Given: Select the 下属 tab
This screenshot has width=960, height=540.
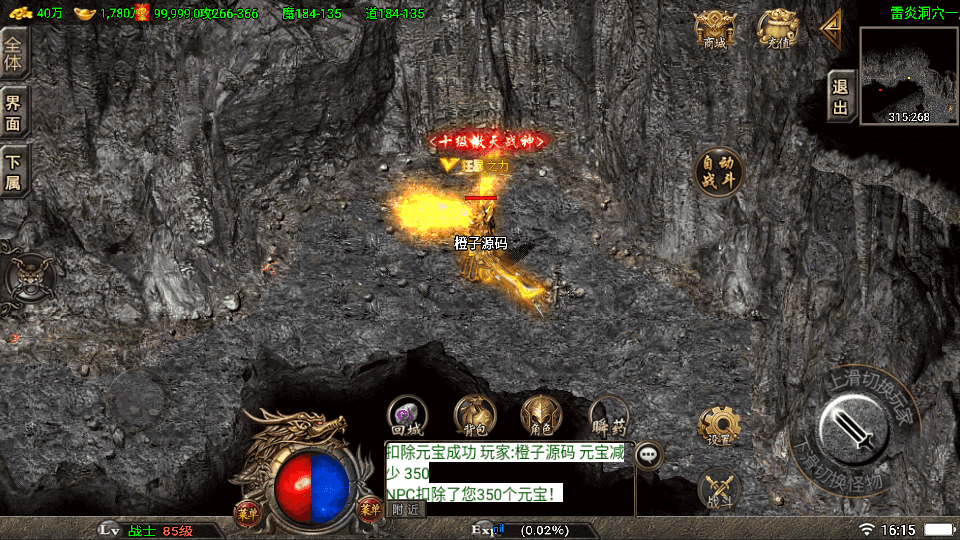Looking at the screenshot, I should click(14, 169).
